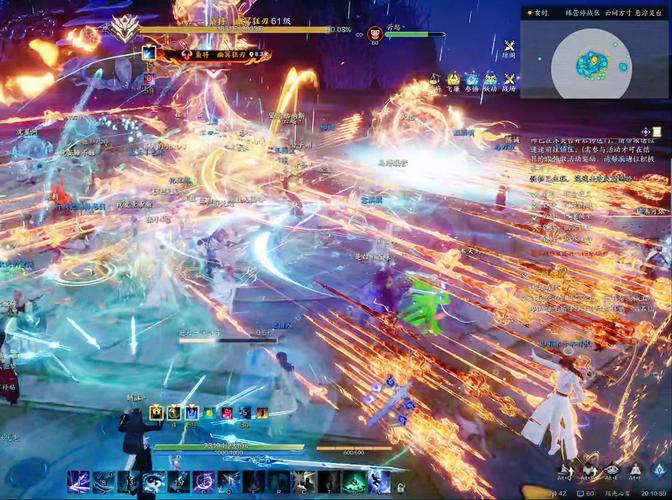Click the crossed swords icon below the minimap
This screenshot has height=500, width=672.
pos(509,45)
